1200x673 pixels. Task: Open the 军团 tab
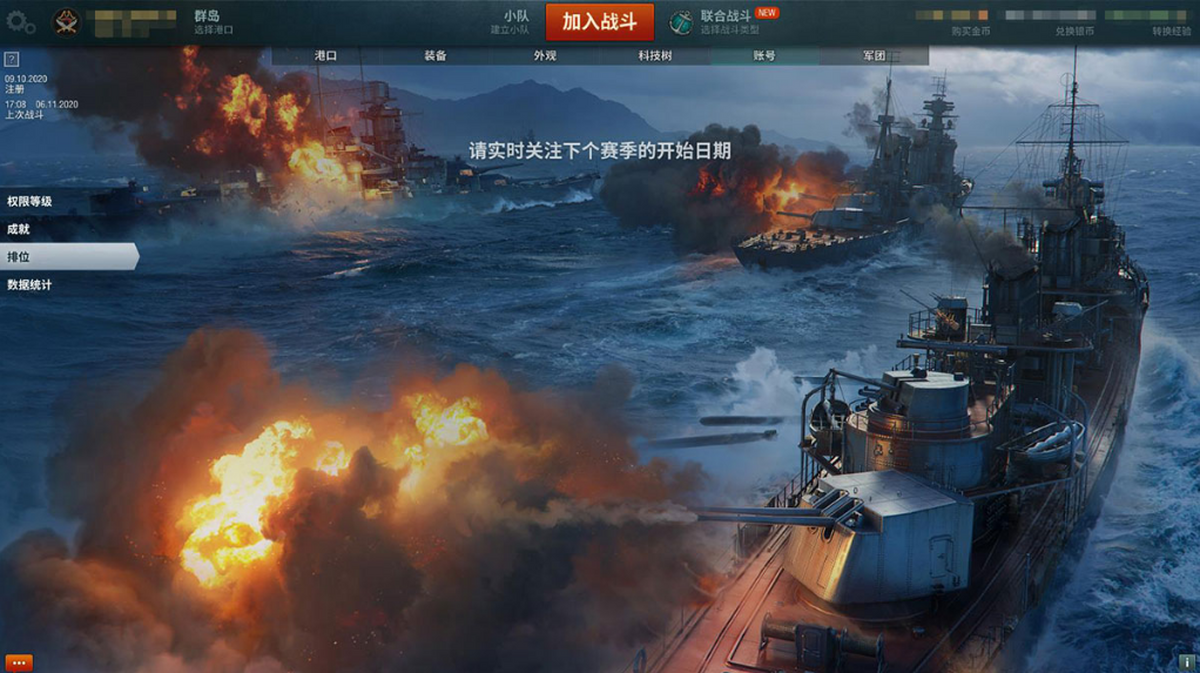click(874, 56)
